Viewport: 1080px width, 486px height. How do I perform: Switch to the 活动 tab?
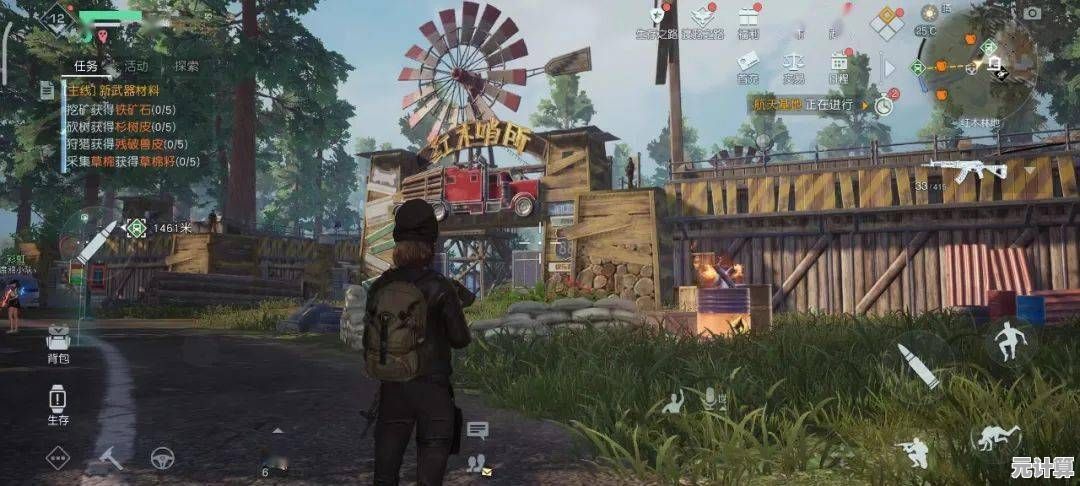pyautogui.click(x=136, y=66)
